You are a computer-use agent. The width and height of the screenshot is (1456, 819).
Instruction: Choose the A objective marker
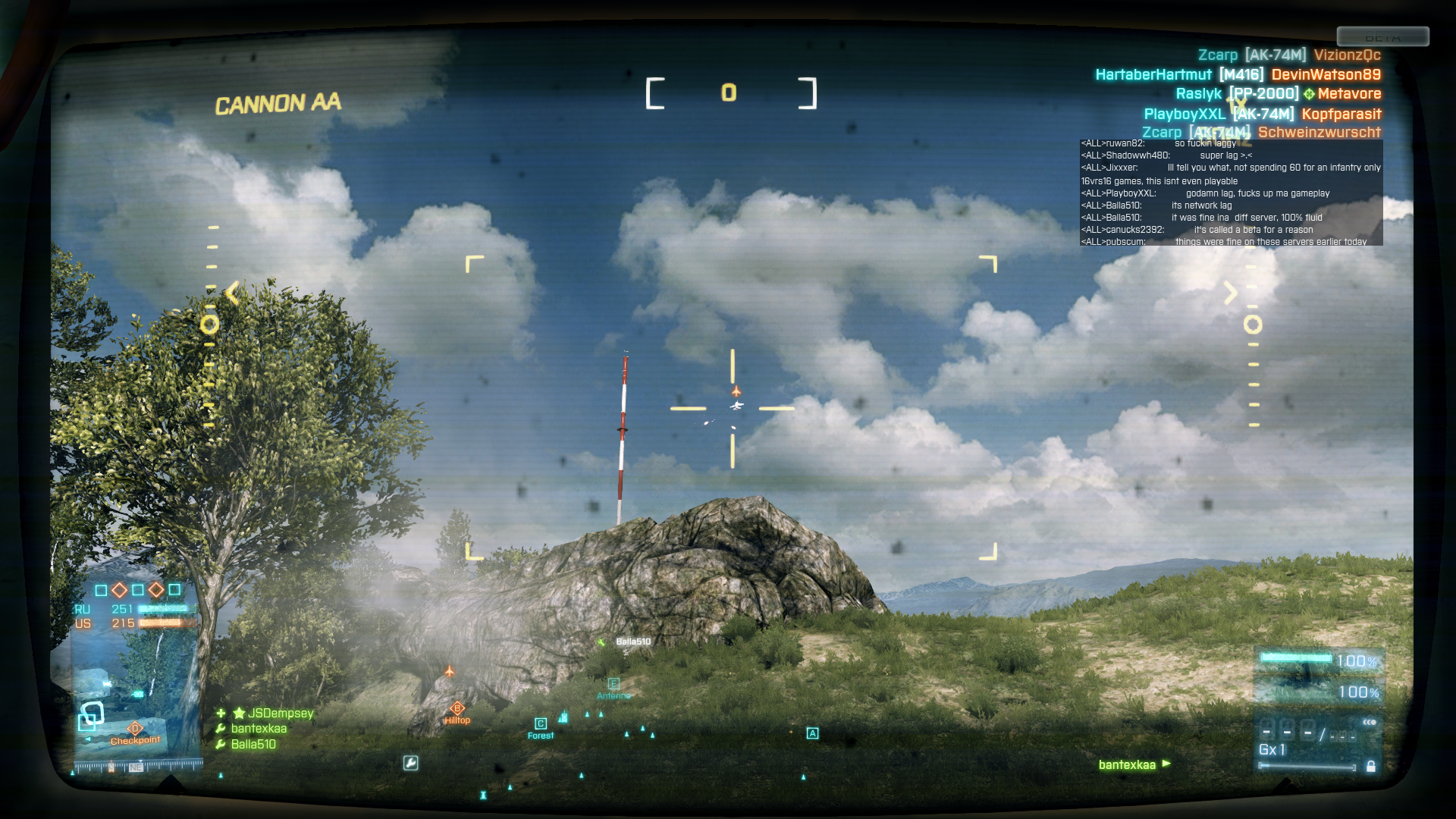click(812, 733)
